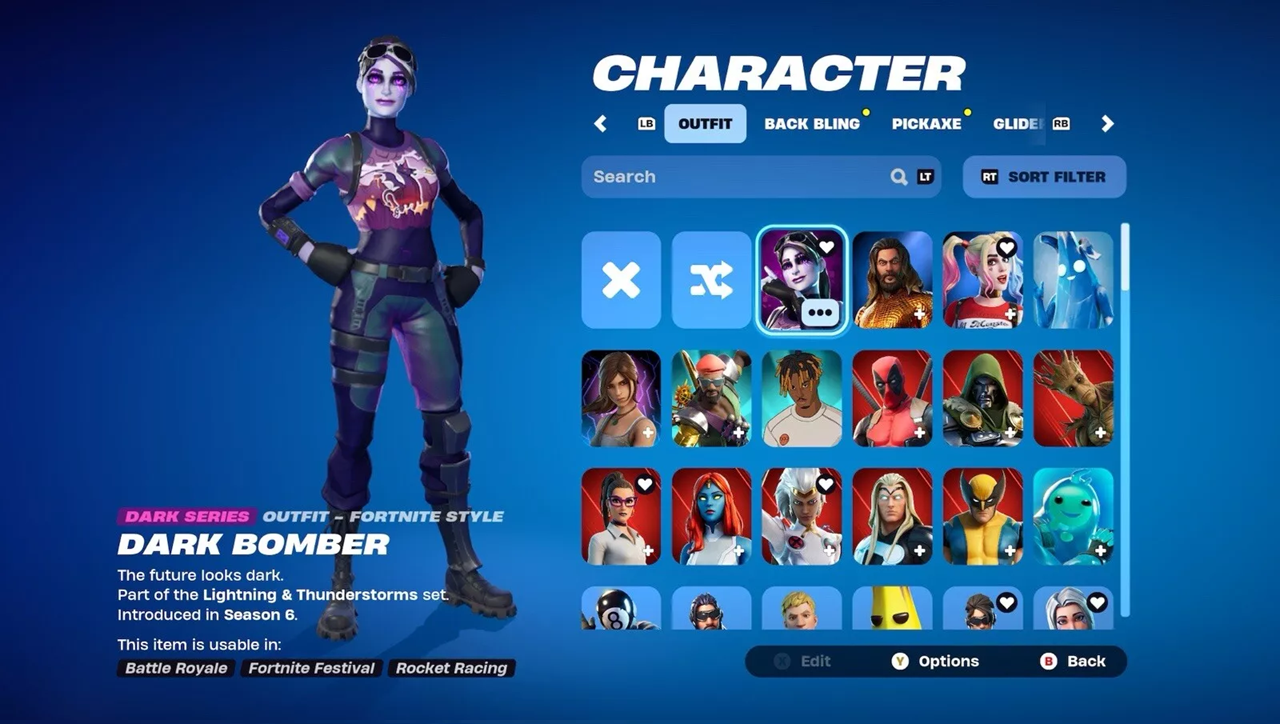This screenshot has width=1280, height=724.
Task: Select the Deadpool outfit tile
Action: click(892, 398)
